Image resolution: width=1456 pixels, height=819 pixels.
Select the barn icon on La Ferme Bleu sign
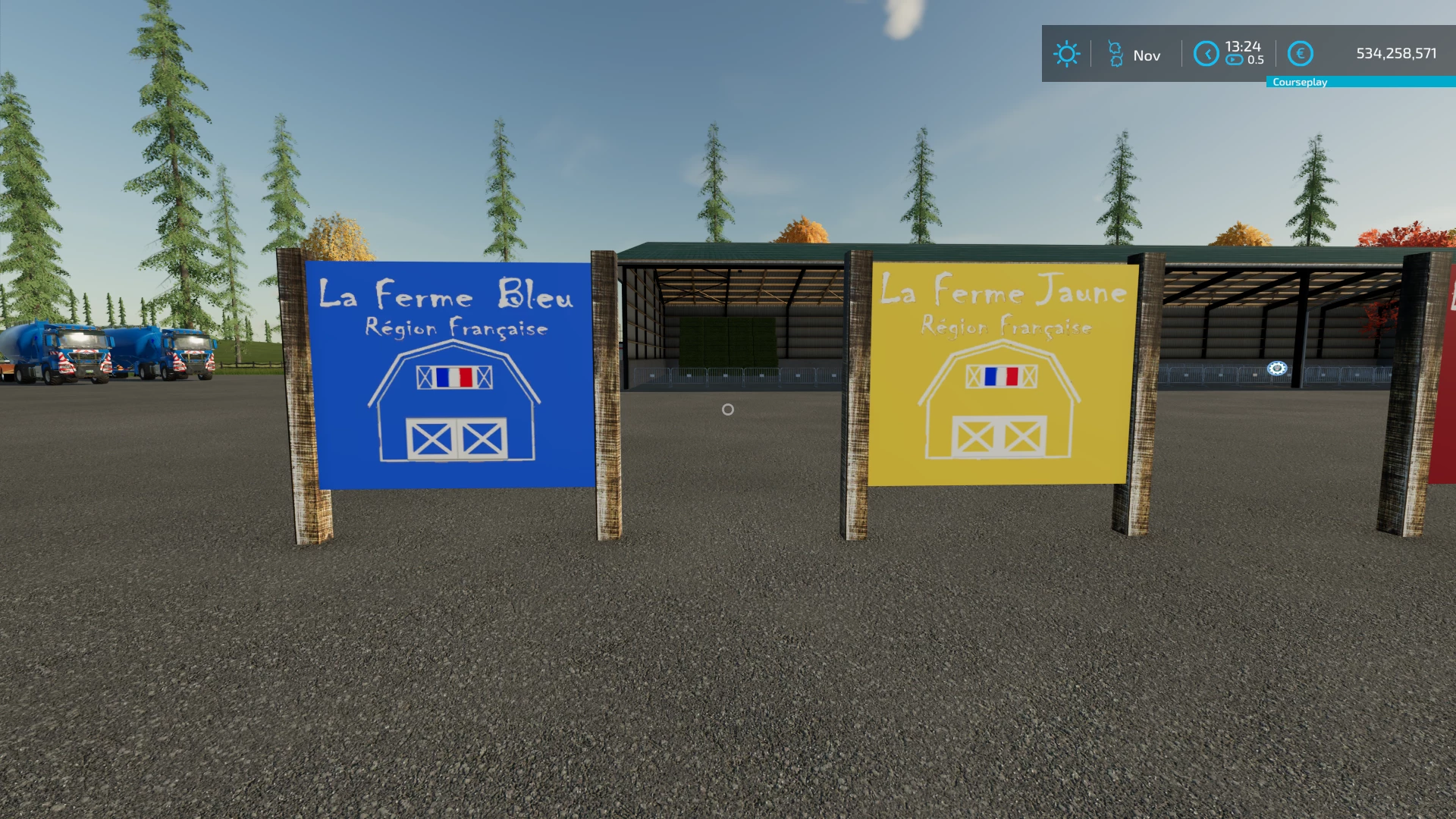(x=455, y=406)
